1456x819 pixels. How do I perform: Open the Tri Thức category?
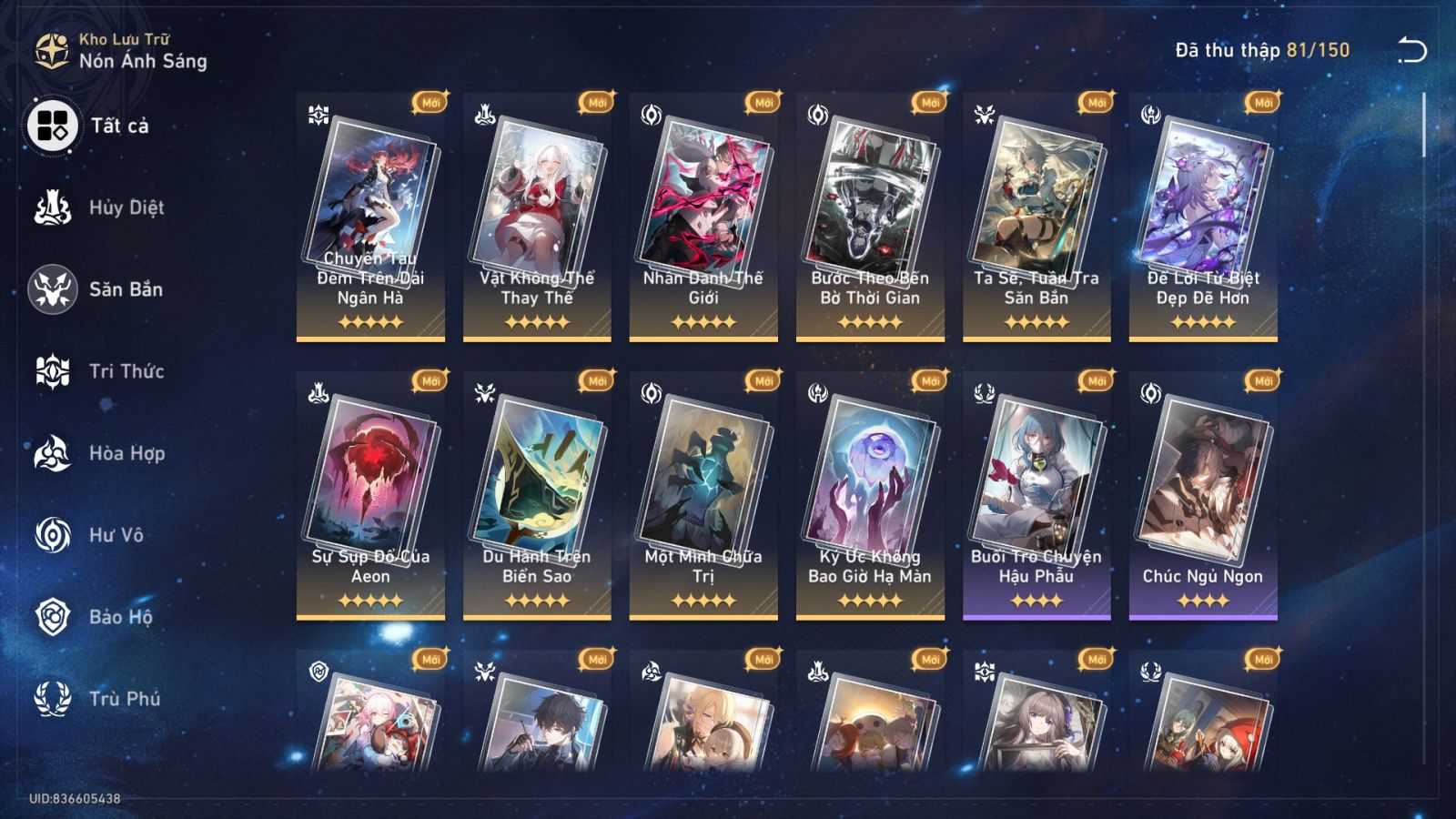tap(100, 371)
